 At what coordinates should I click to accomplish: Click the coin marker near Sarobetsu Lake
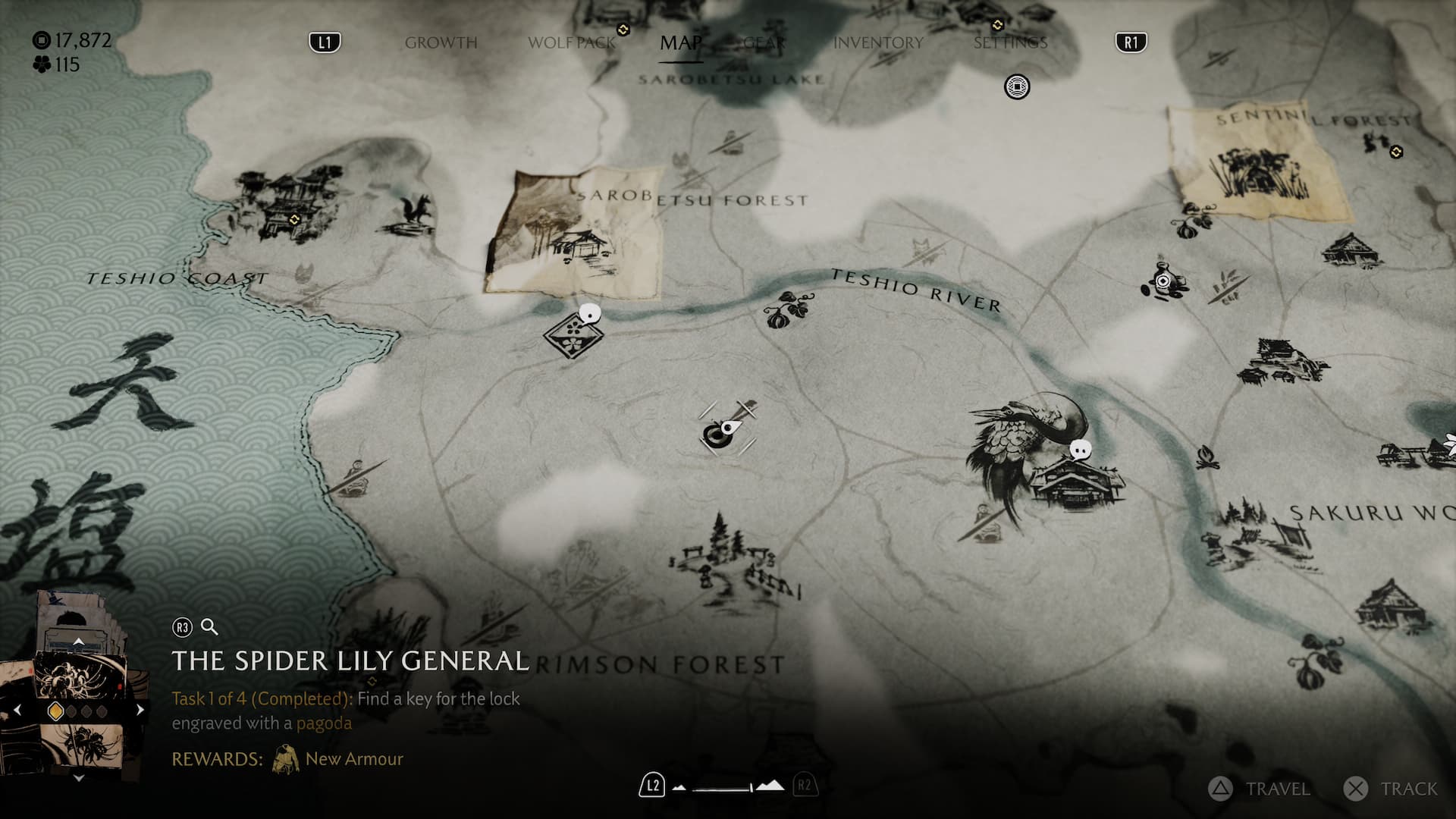[x=1017, y=86]
